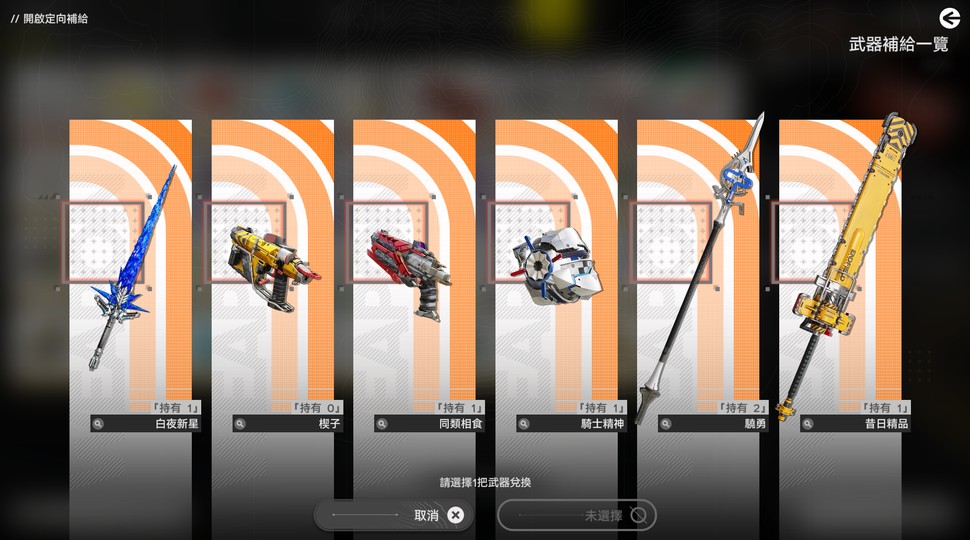Viewport: 970px width, 540px height.
Task: Show 騎士精神 weapon details magnifier
Action: 524,424
